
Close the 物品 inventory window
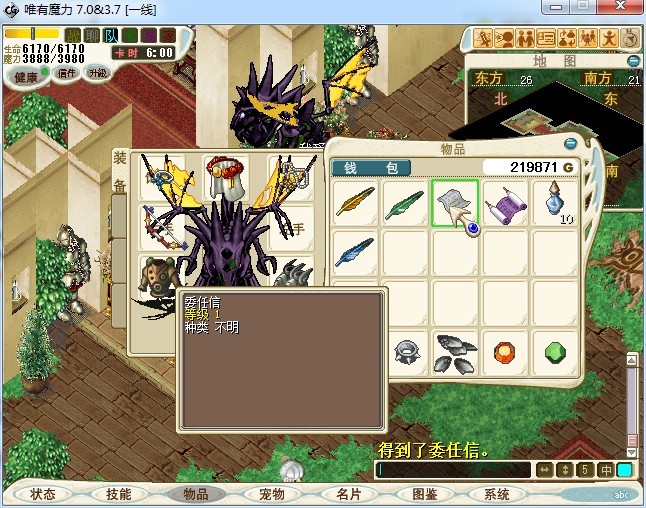570,143
